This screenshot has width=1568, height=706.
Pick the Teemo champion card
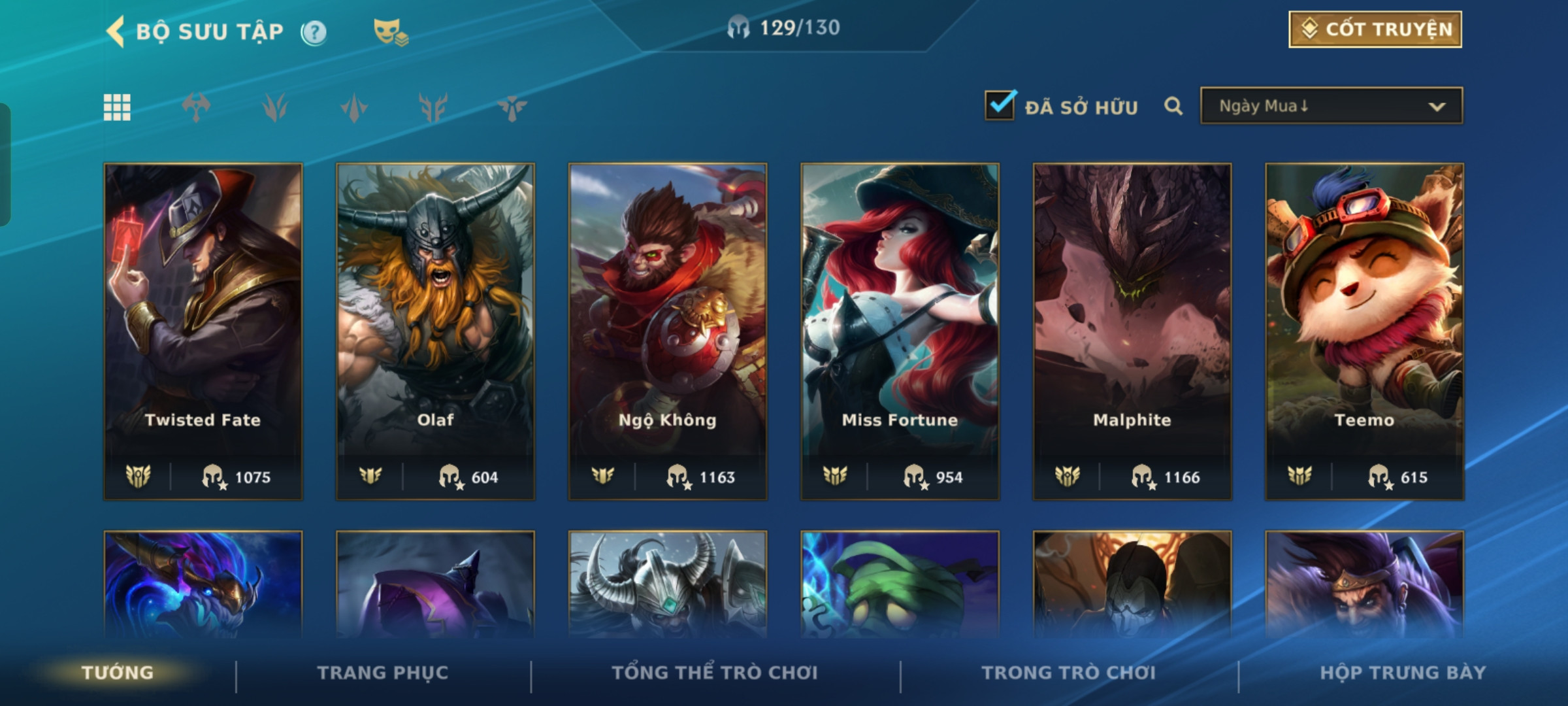click(x=1364, y=331)
